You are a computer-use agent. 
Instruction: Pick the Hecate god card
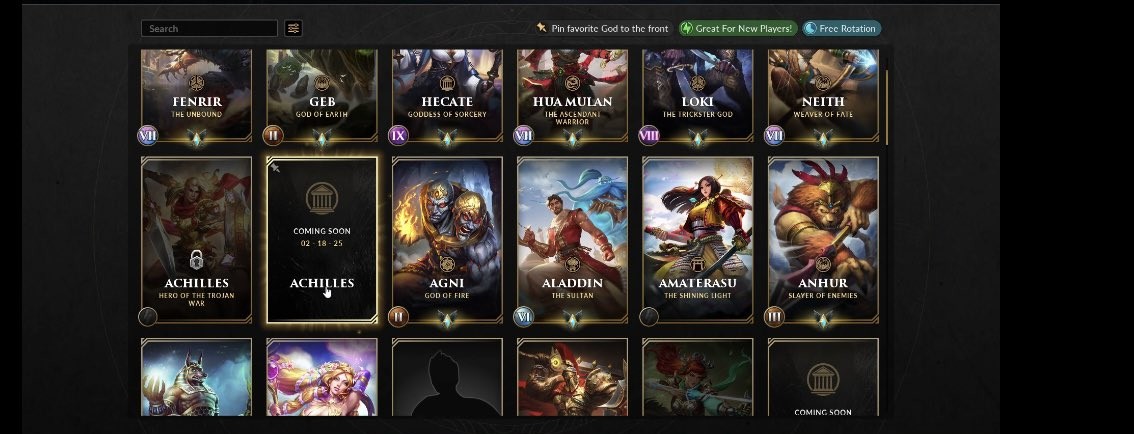point(447,97)
